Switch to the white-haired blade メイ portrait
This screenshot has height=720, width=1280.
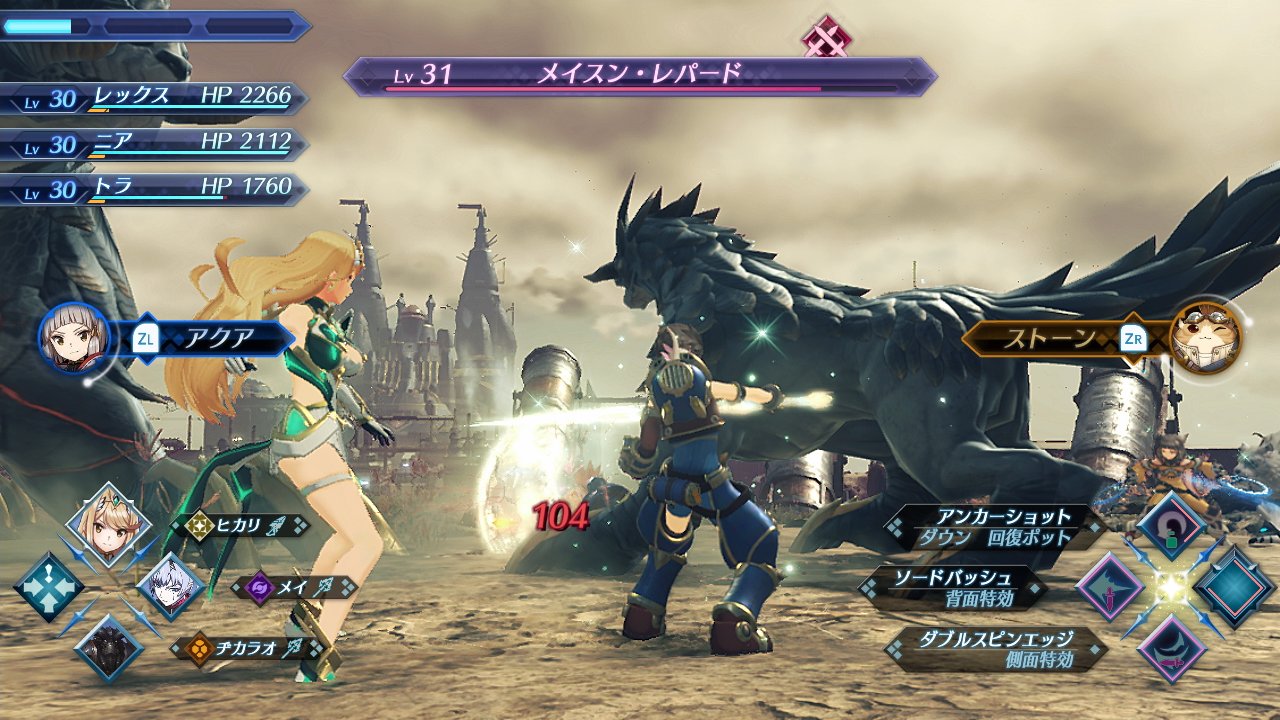point(170,587)
